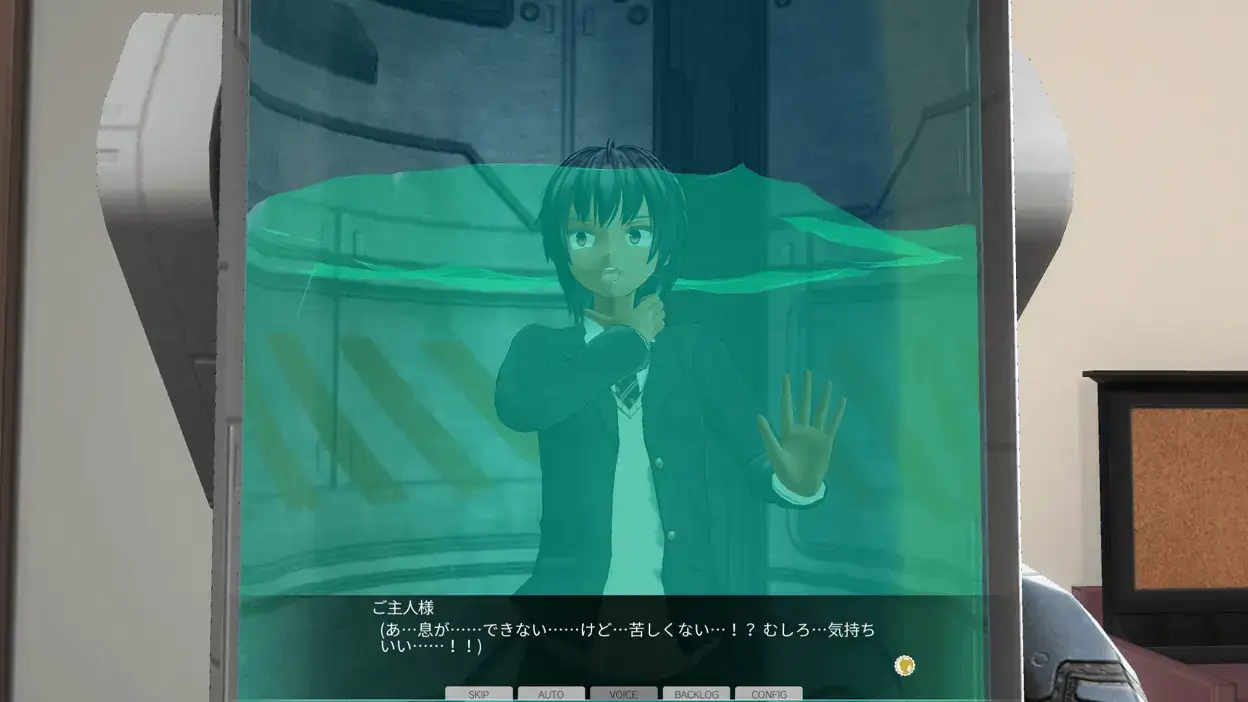Viewport: 1248px width, 702px height.
Task: Advance dialogue via the gold continue icon
Action: point(905,665)
